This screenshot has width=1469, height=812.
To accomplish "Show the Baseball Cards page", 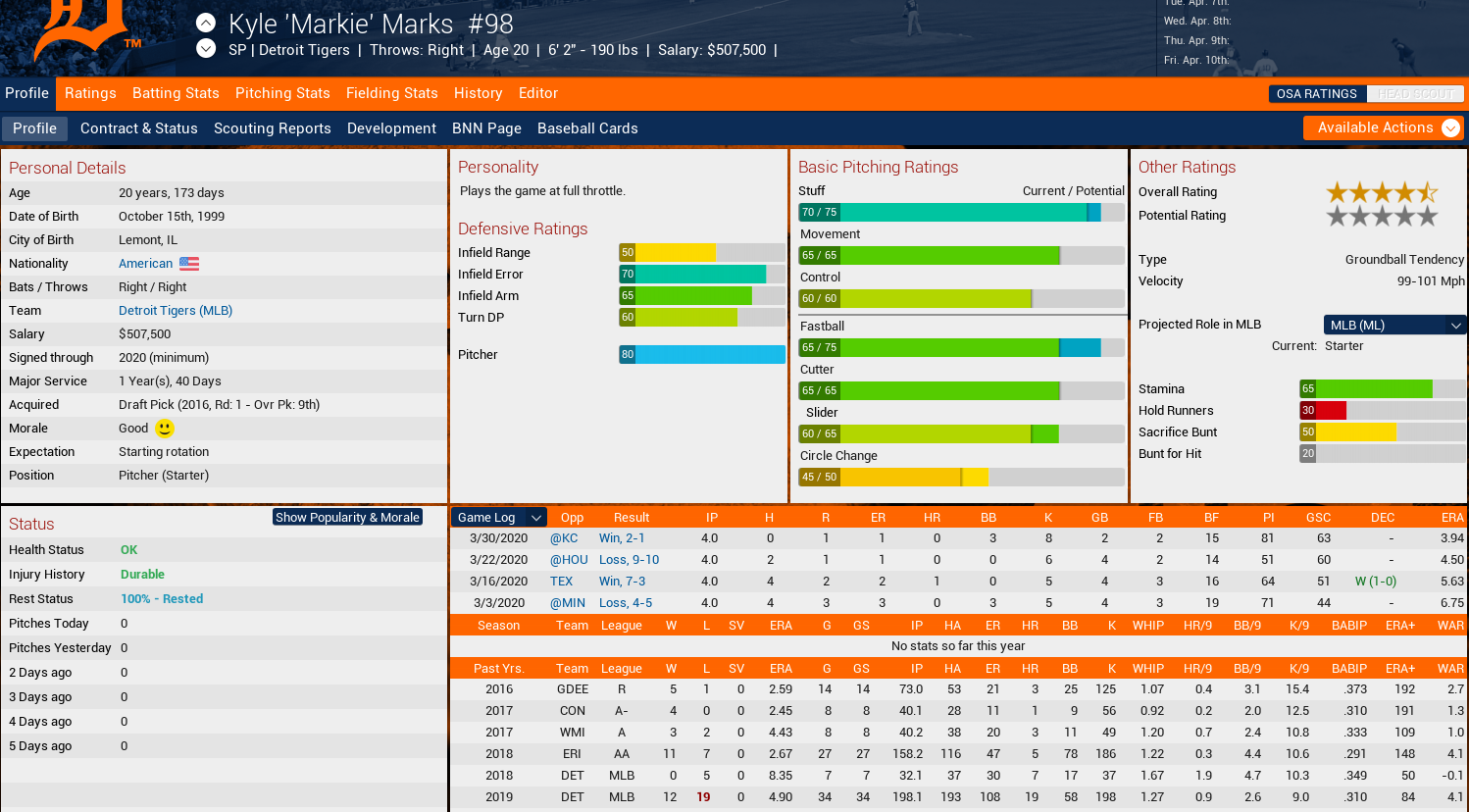I will pyautogui.click(x=587, y=128).
